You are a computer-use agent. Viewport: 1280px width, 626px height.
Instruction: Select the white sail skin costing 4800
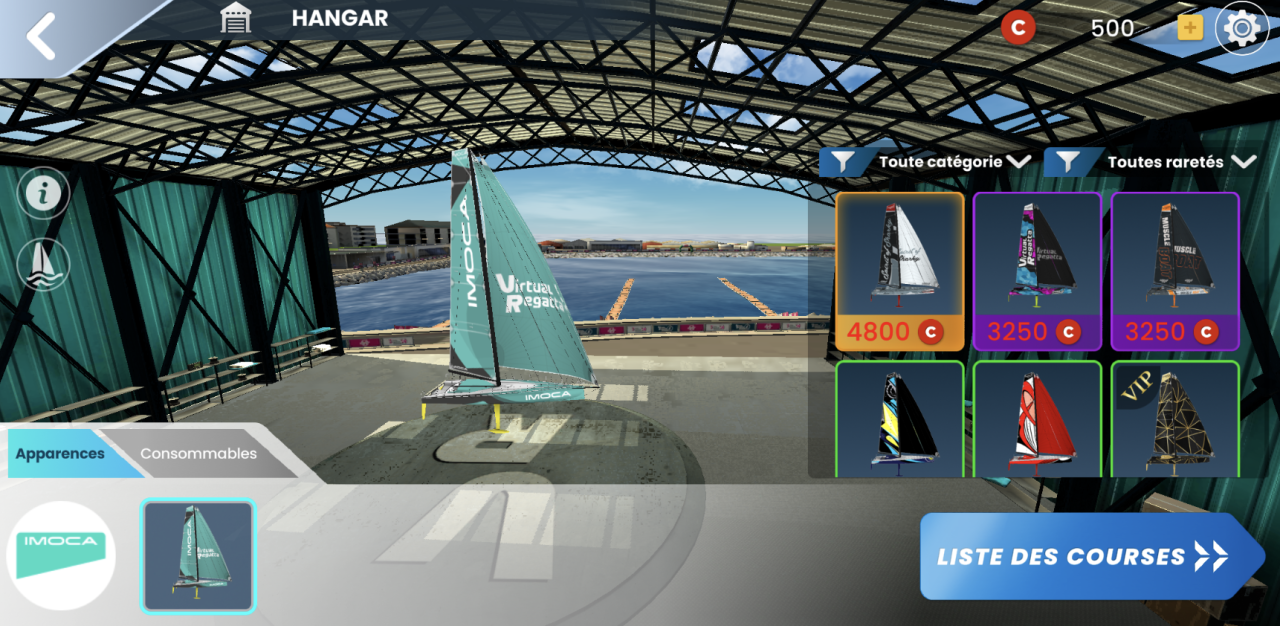(x=900, y=270)
